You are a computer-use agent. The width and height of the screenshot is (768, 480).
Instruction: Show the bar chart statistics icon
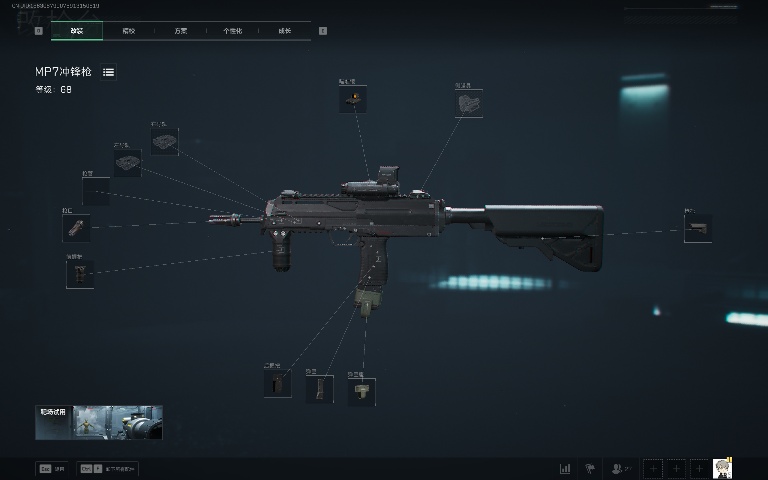click(565, 468)
